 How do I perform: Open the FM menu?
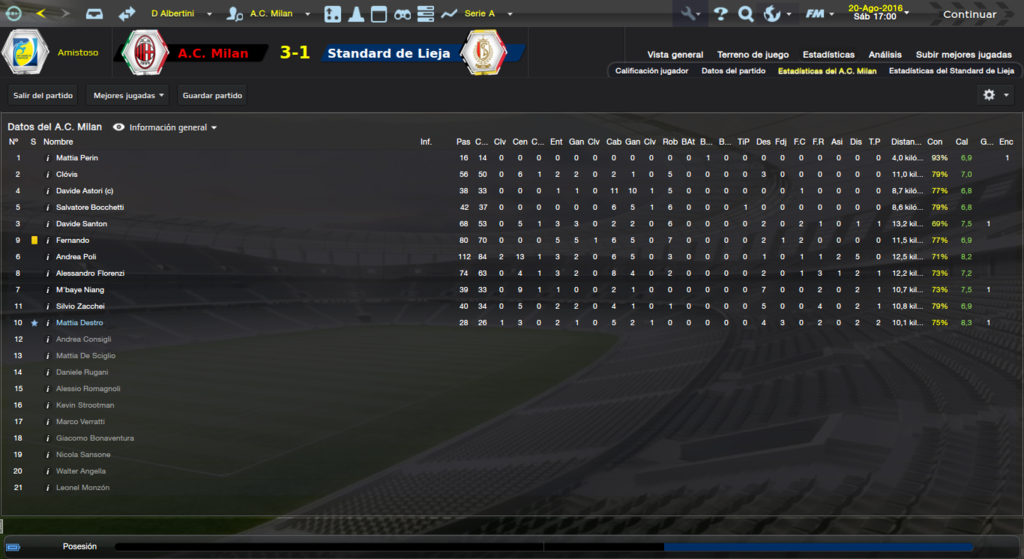(x=820, y=14)
